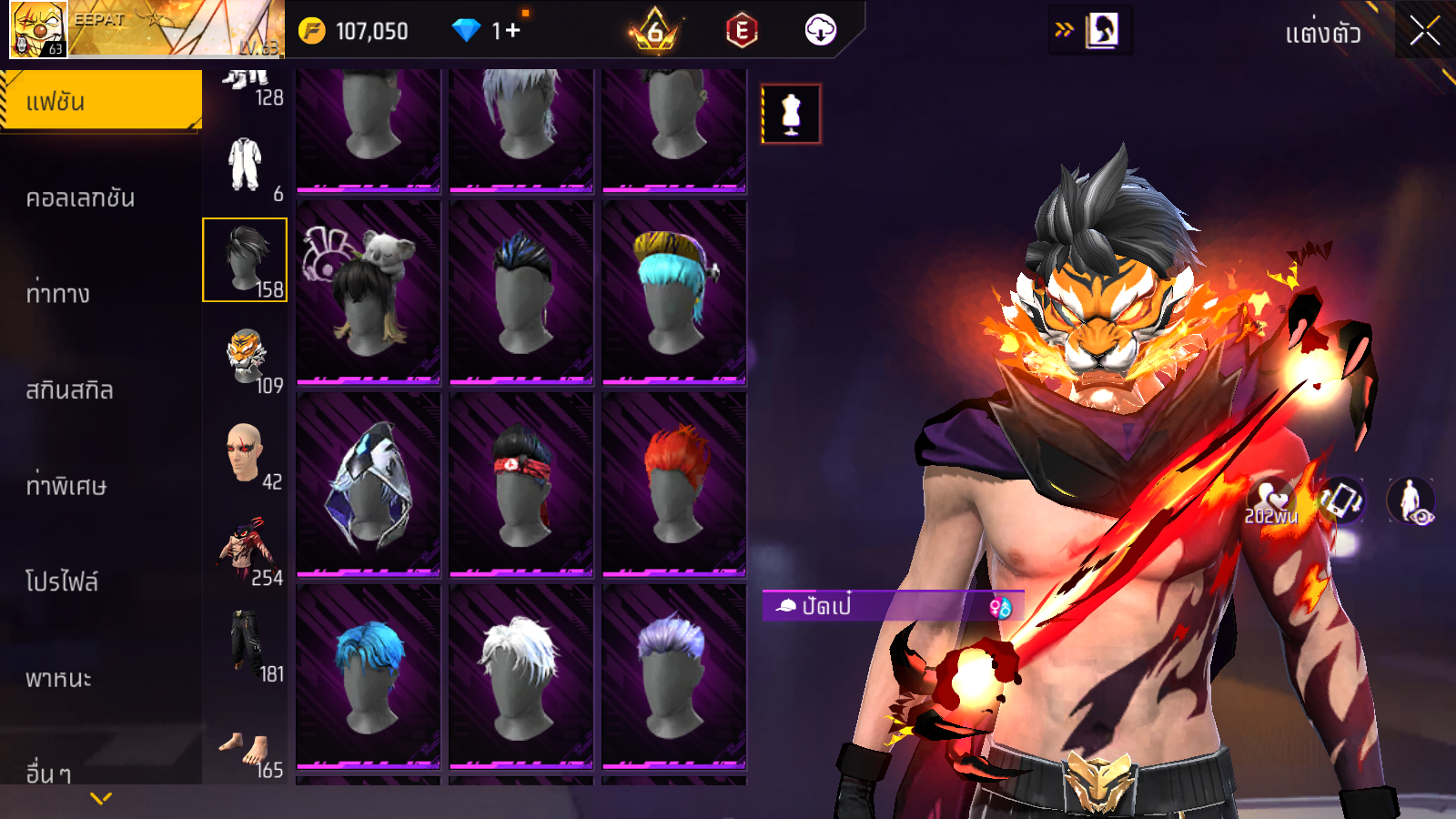Viewport: 1456px width, 819px height.
Task: Switch to the คอลเลกชัน tab
Action: (x=81, y=197)
